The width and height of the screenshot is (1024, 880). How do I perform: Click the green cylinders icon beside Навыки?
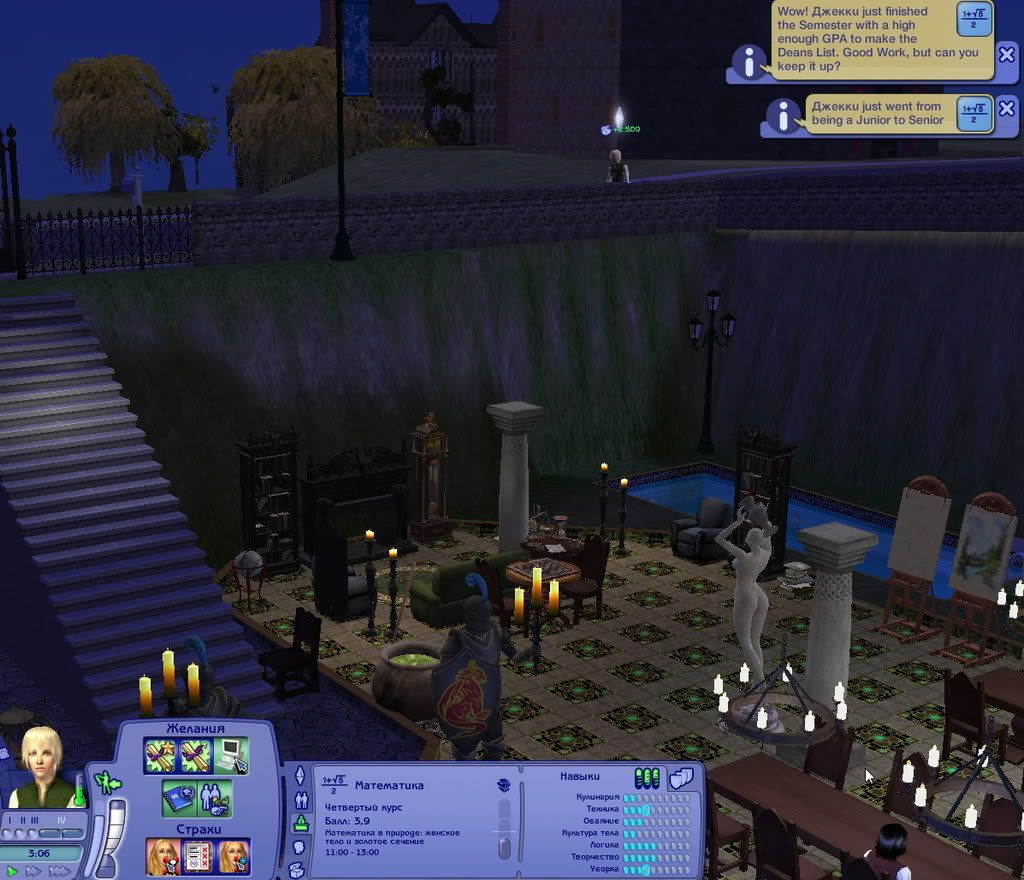[647, 777]
